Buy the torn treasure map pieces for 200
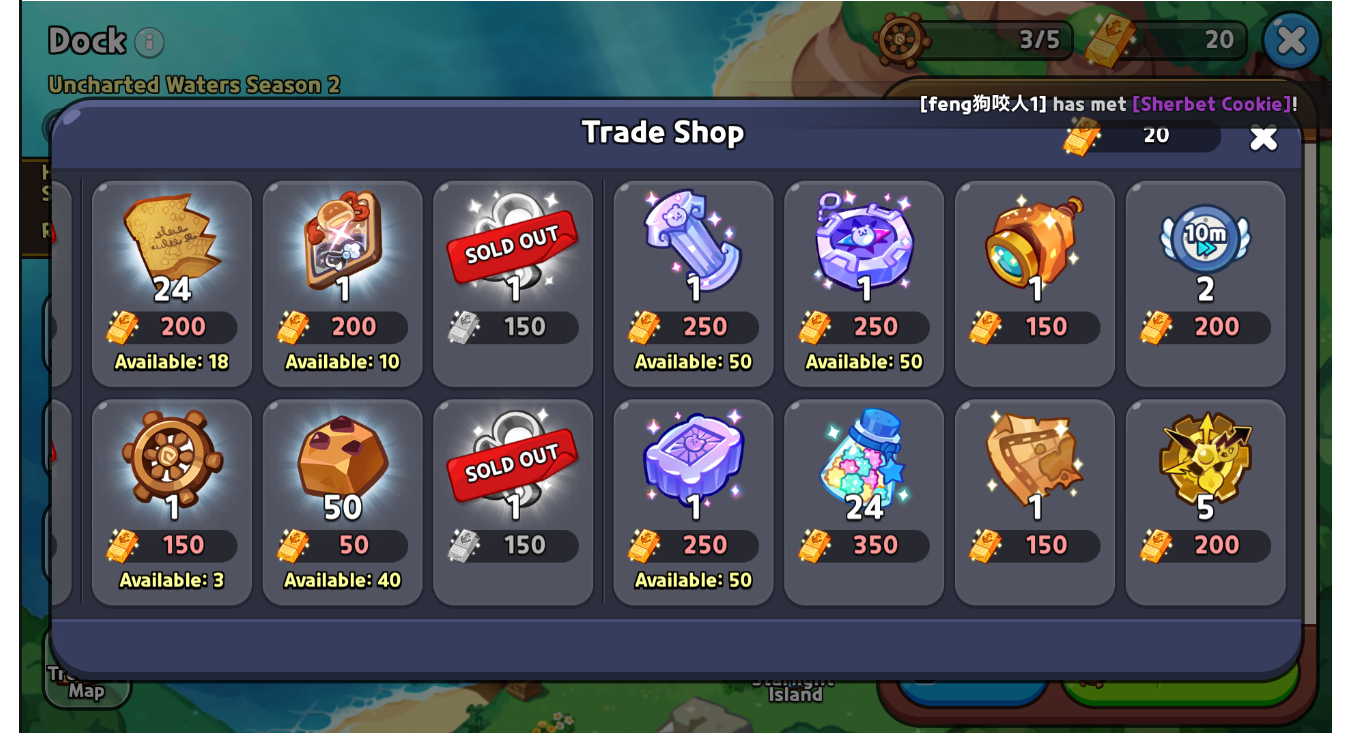 172,283
